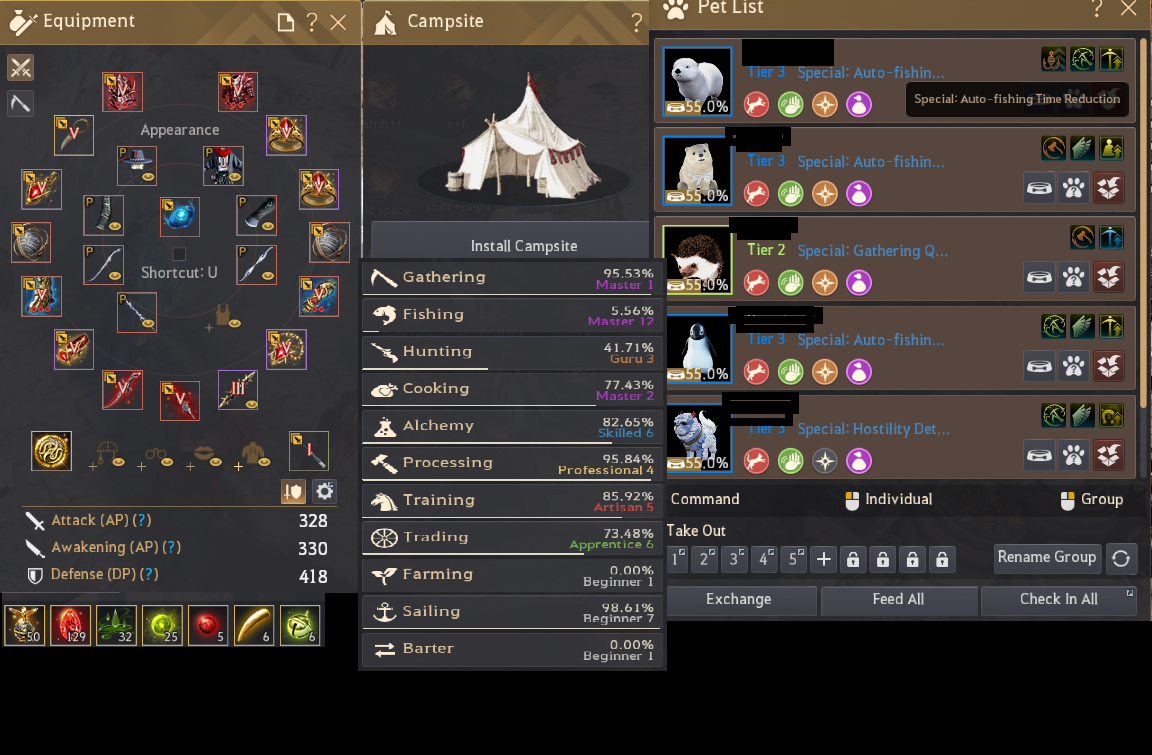
Task: Add a new pet group with plus
Action: pos(823,559)
